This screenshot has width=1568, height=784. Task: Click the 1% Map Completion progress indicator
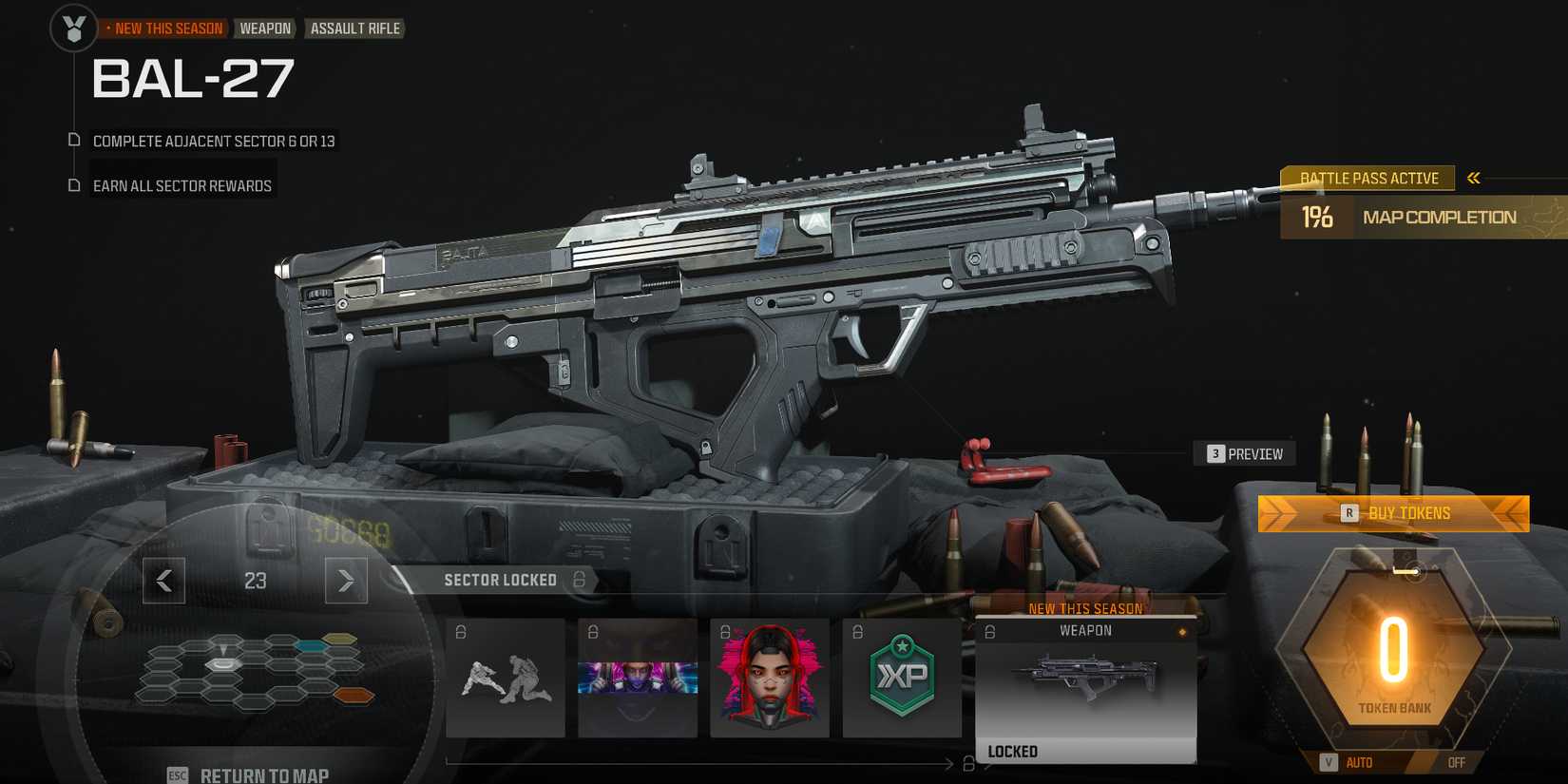coord(1319,217)
